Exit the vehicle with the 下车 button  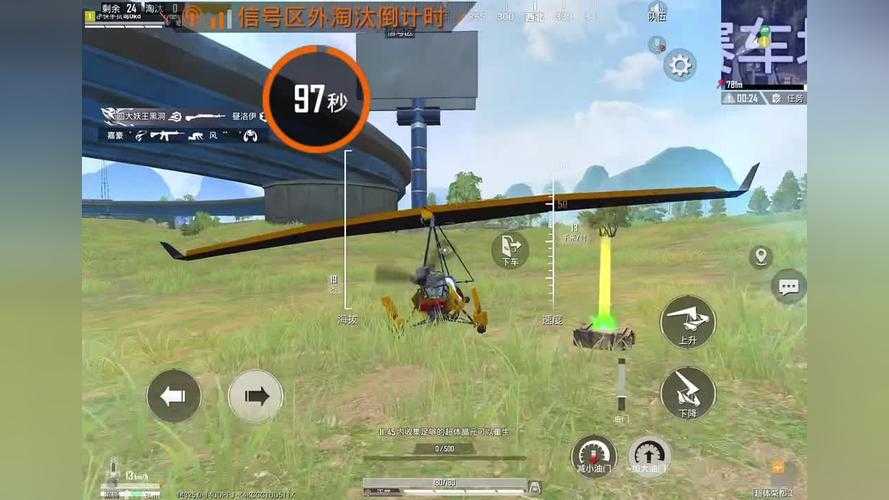point(510,249)
